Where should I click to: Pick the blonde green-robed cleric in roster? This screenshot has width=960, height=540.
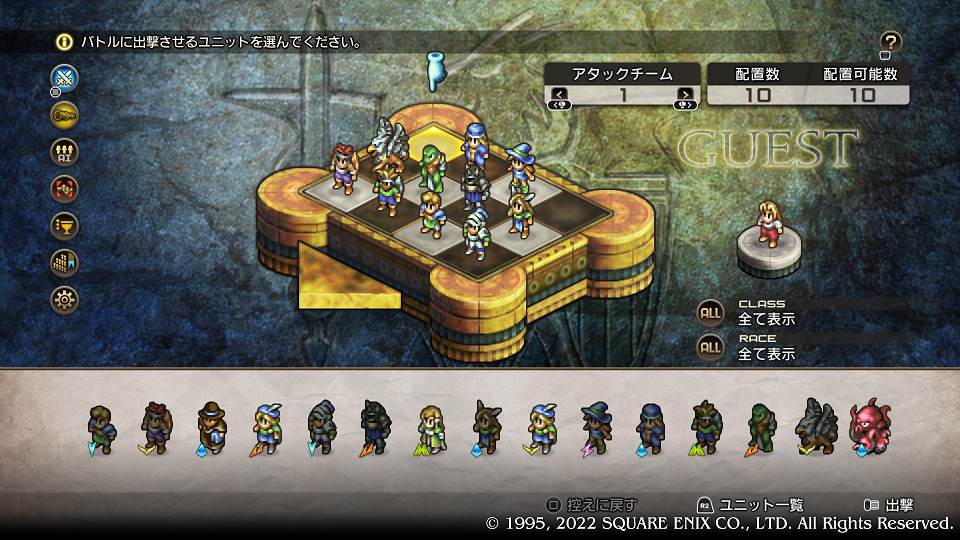[431, 427]
